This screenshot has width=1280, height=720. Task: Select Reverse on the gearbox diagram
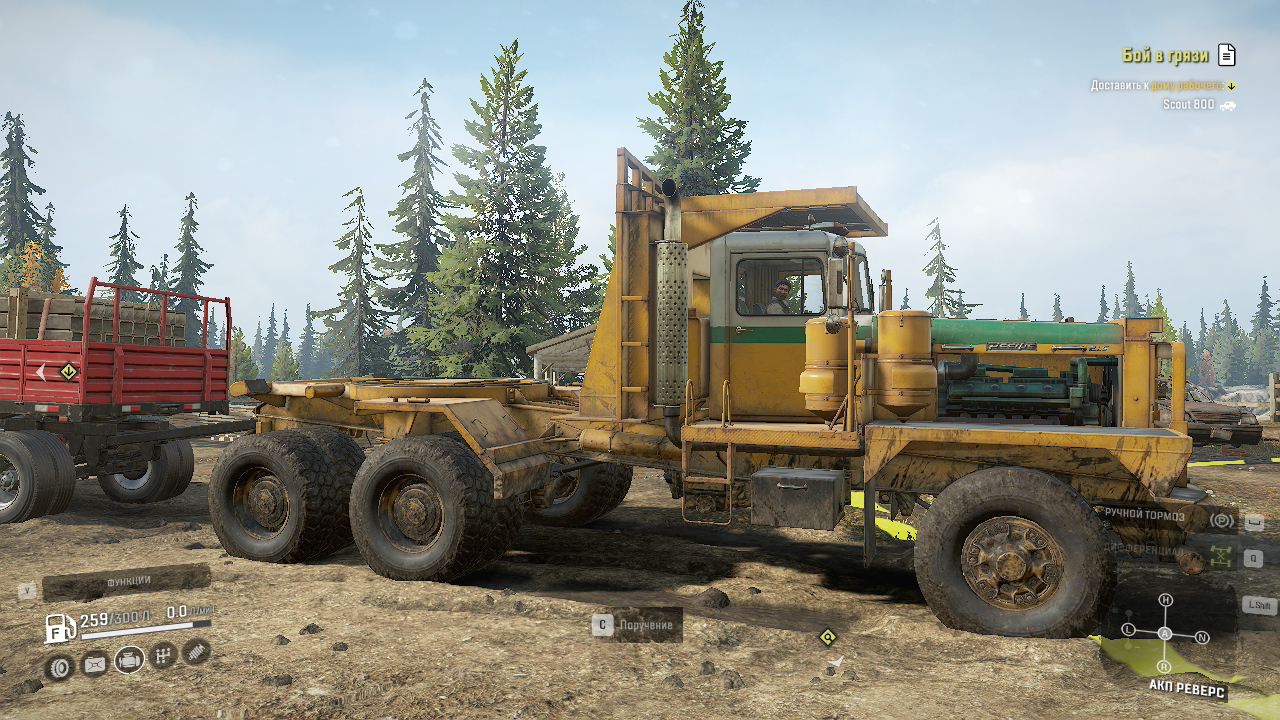point(1164,667)
